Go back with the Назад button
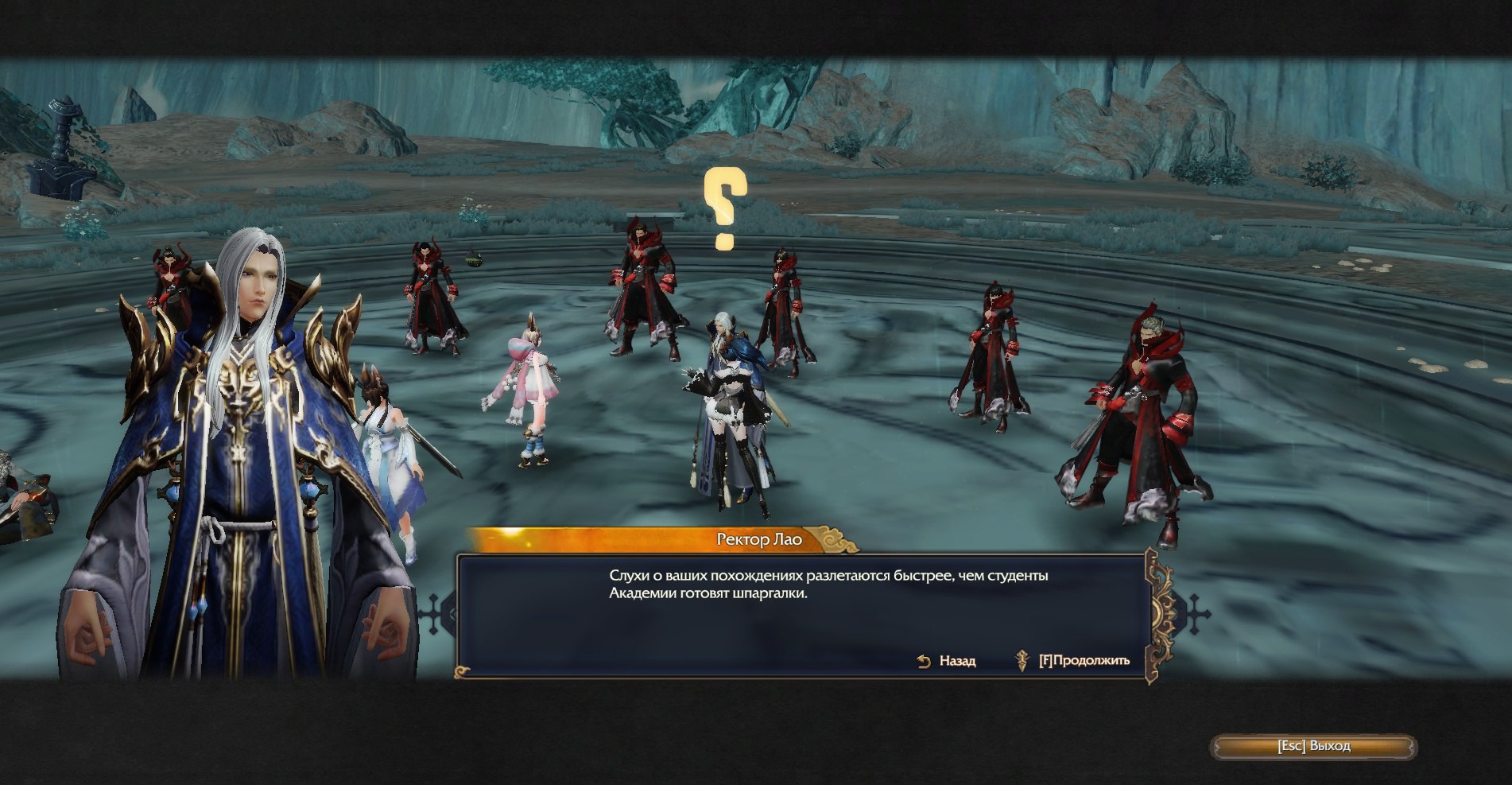Image resolution: width=1512 pixels, height=785 pixels. (x=948, y=661)
